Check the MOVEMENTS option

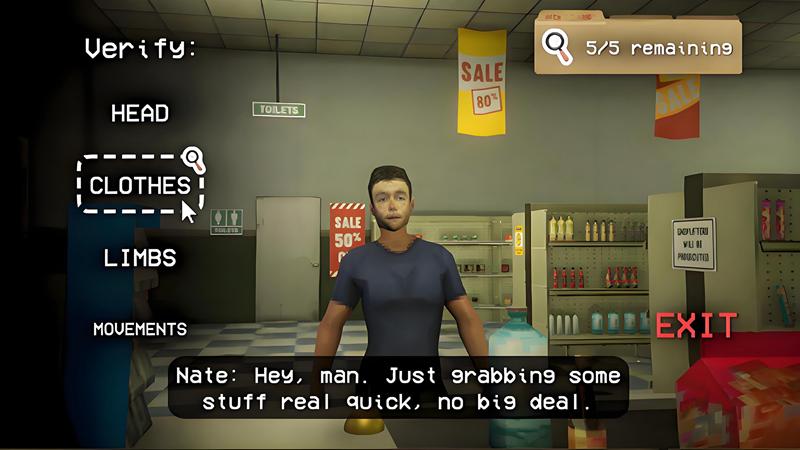(140, 329)
